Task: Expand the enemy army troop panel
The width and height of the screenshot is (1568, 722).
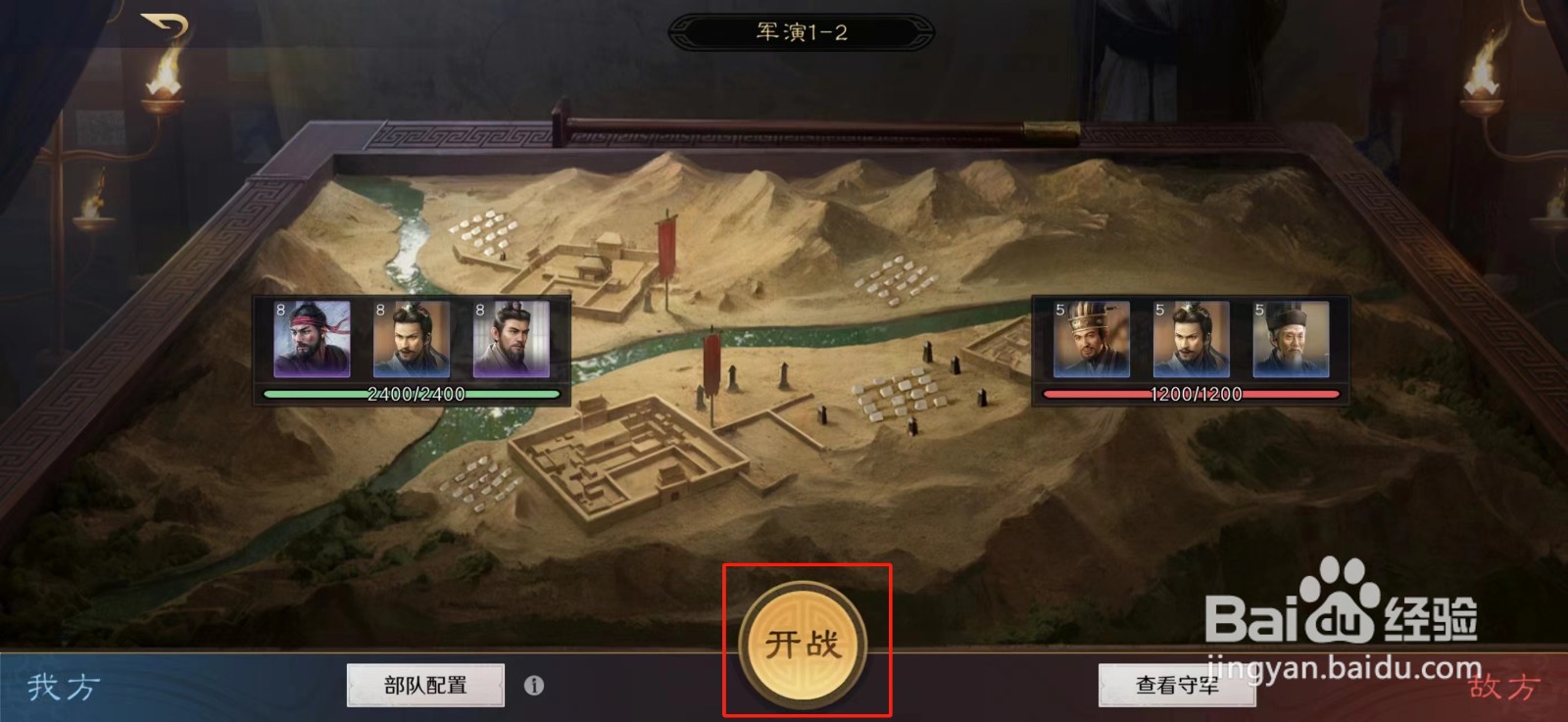Action: point(1192,348)
